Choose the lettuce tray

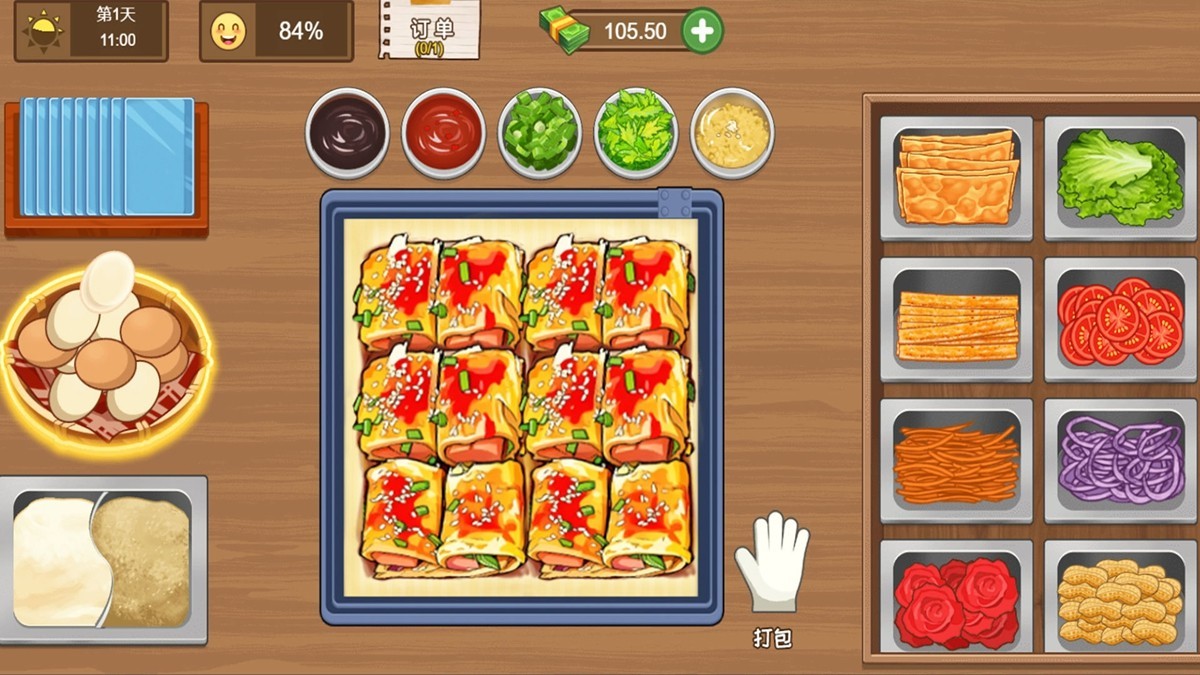click(x=1120, y=178)
